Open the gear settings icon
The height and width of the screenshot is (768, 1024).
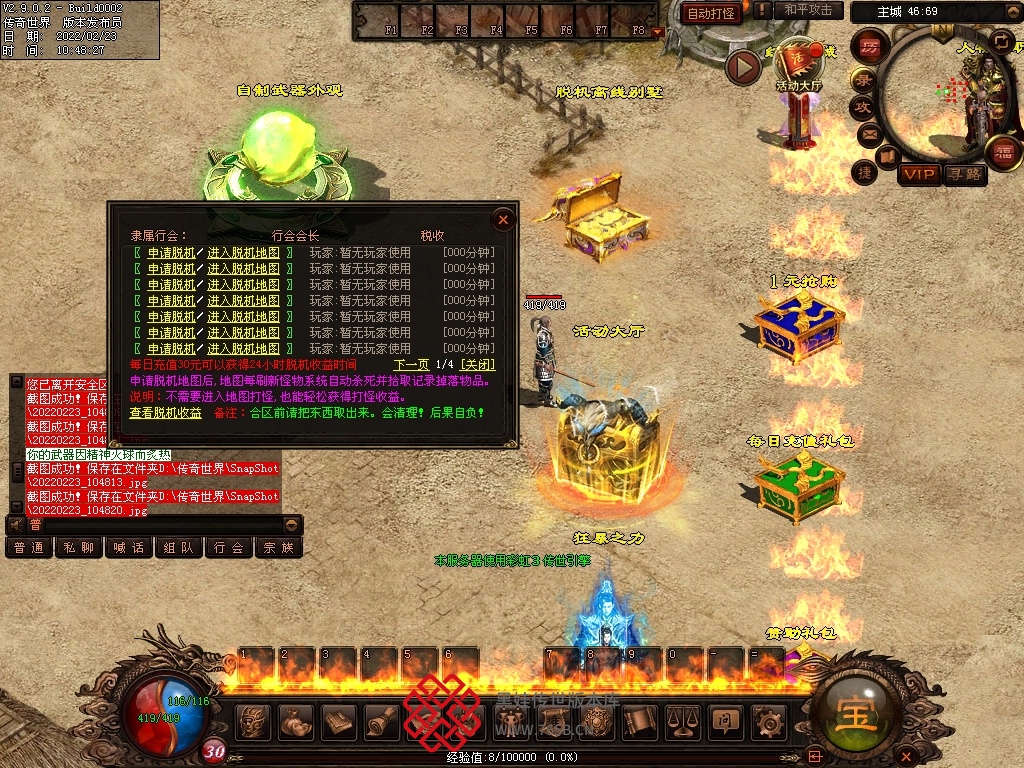tap(768, 720)
